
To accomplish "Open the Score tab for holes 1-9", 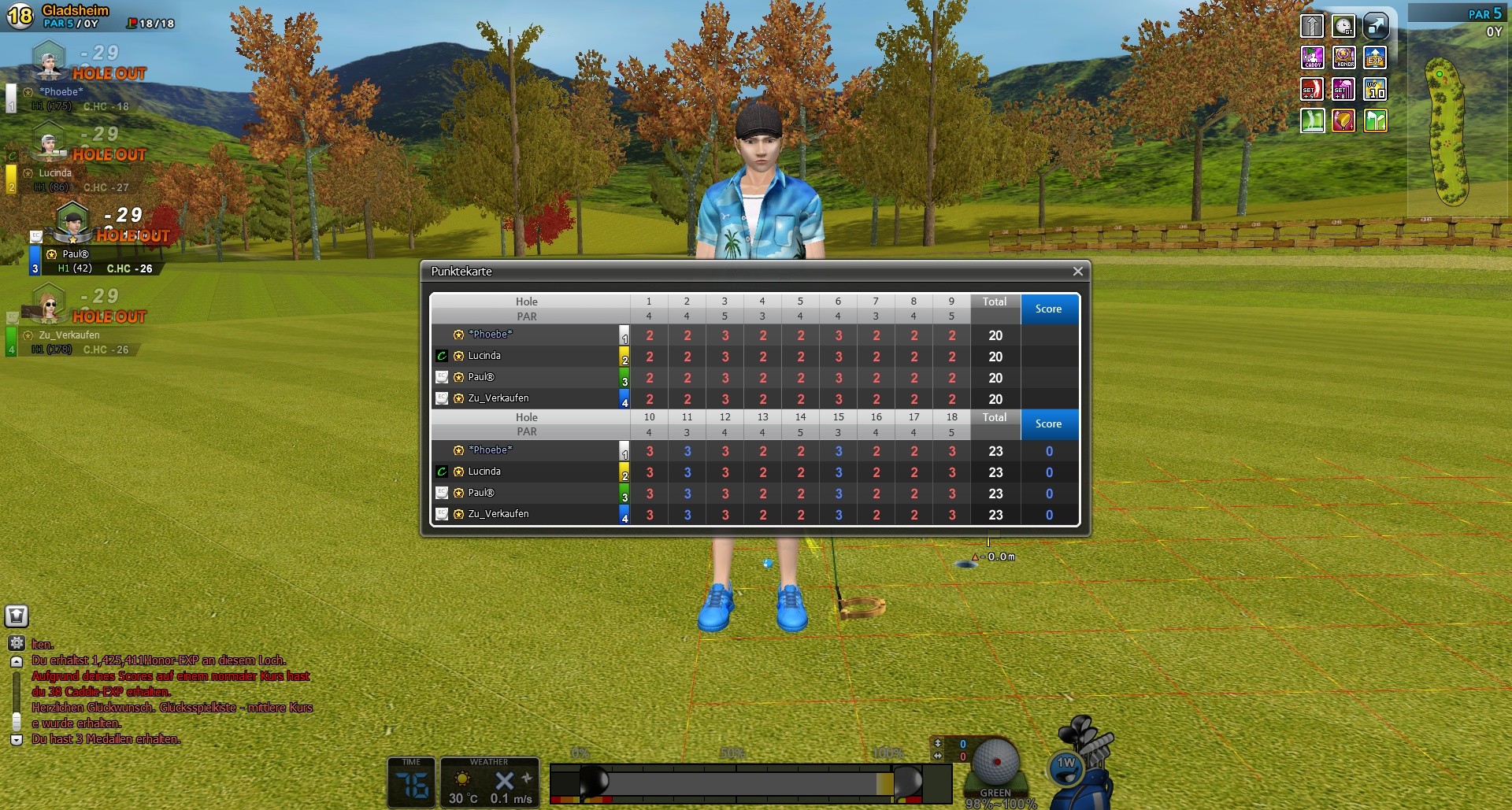I will click(1048, 309).
